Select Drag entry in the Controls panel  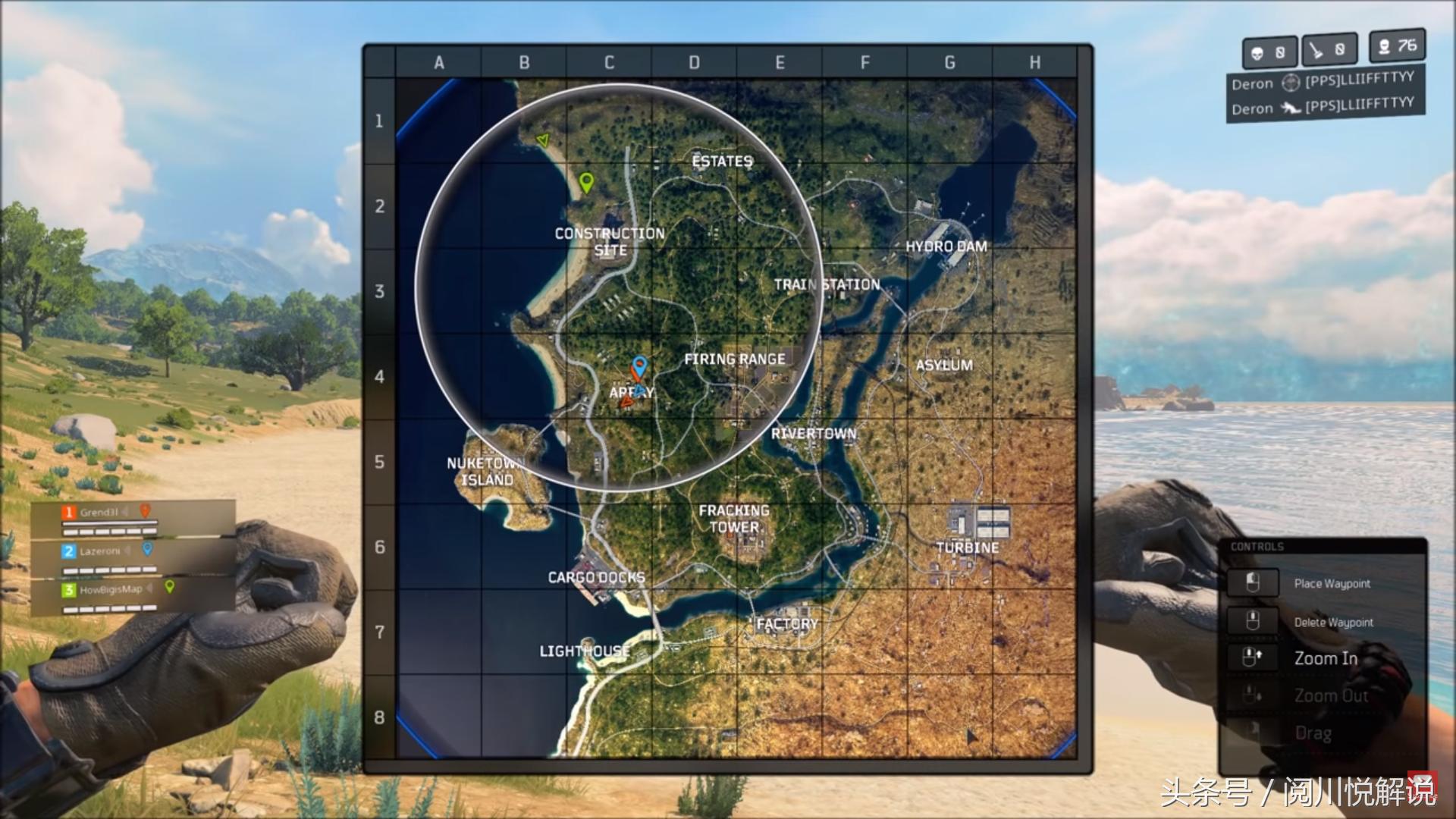click(1314, 732)
